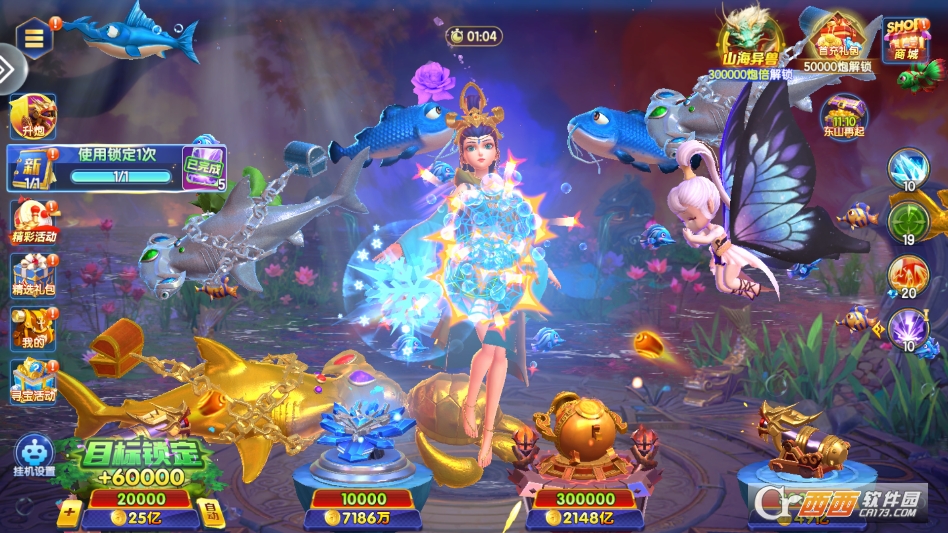Activate the green target lock skill
The width and height of the screenshot is (948, 533).
click(x=908, y=223)
